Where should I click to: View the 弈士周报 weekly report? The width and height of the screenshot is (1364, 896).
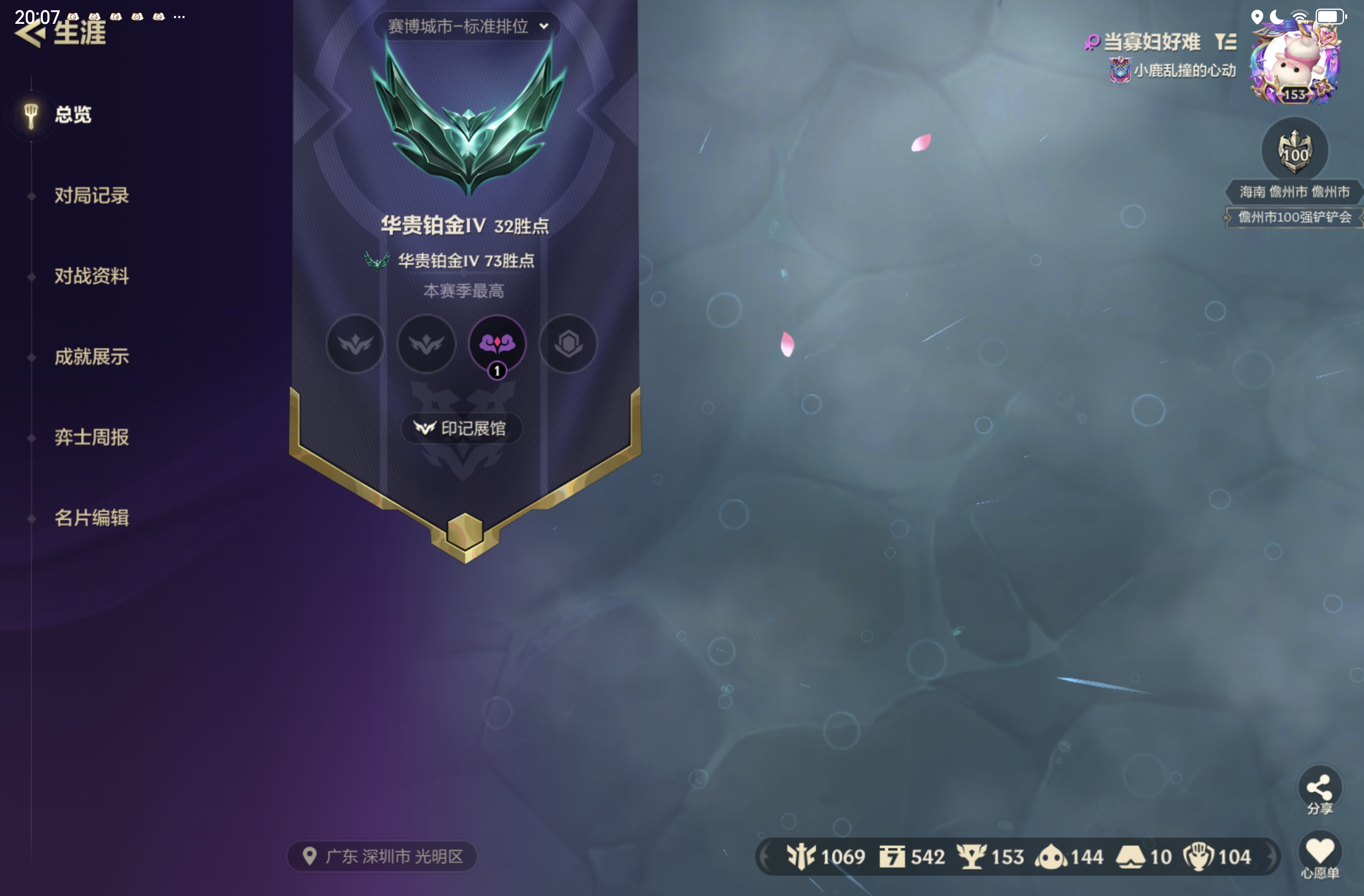[91, 437]
